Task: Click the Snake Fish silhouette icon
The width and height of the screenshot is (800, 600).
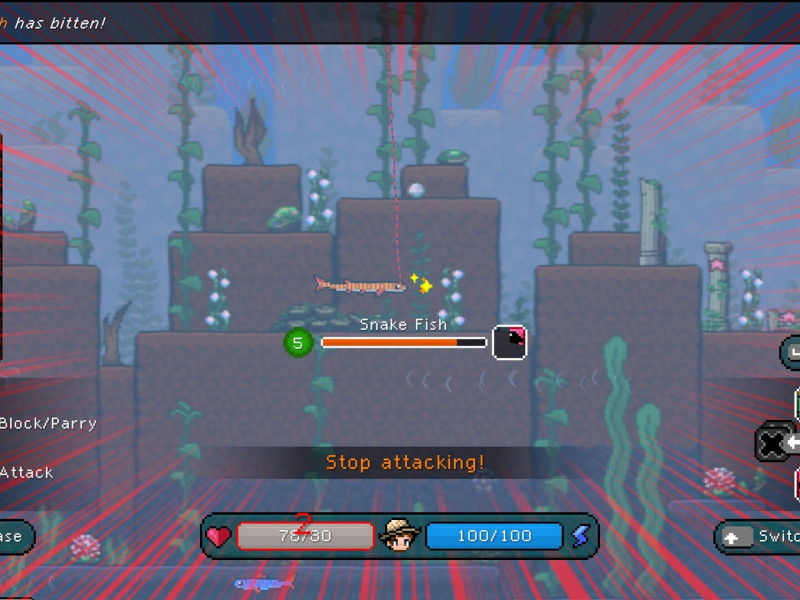Action: (x=510, y=342)
